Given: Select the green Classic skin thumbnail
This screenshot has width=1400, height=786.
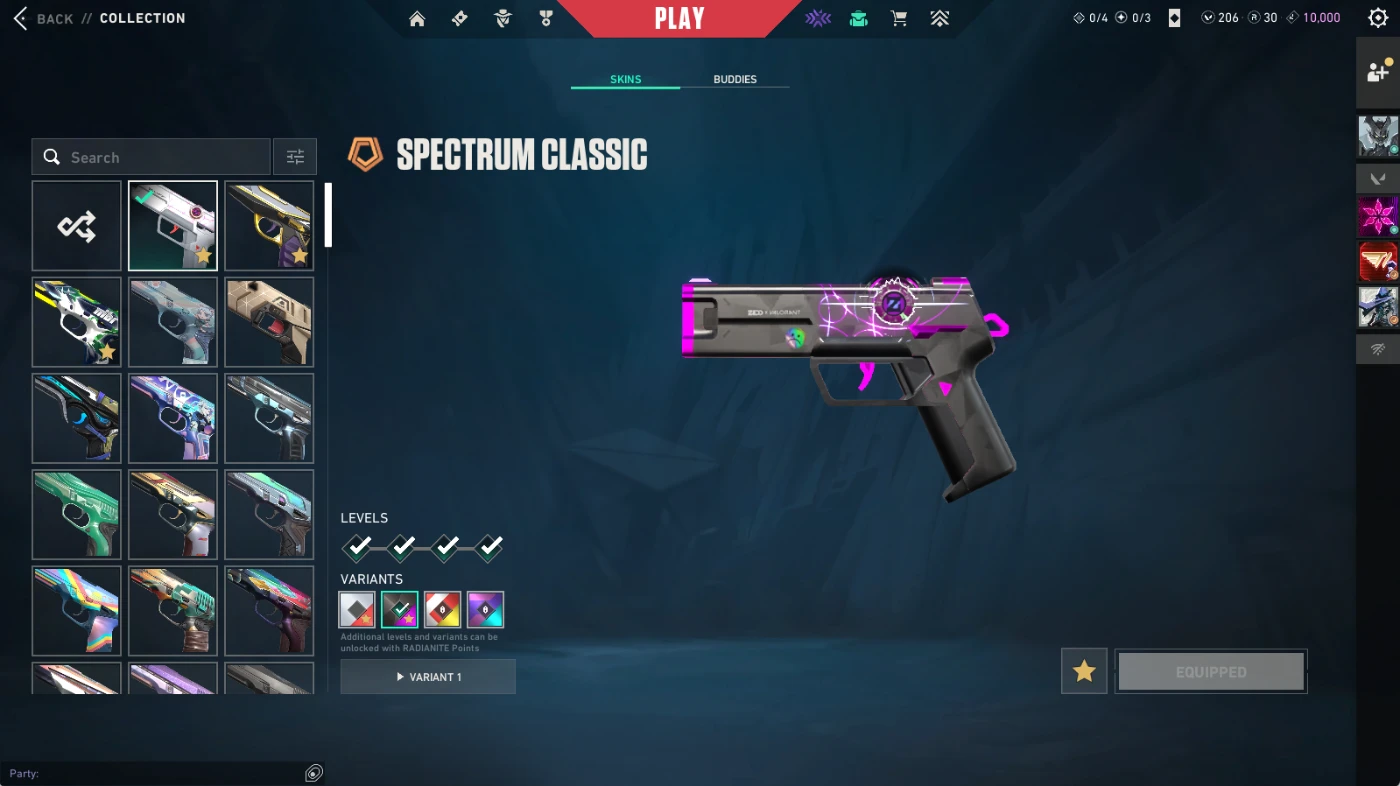Looking at the screenshot, I should click(77, 514).
